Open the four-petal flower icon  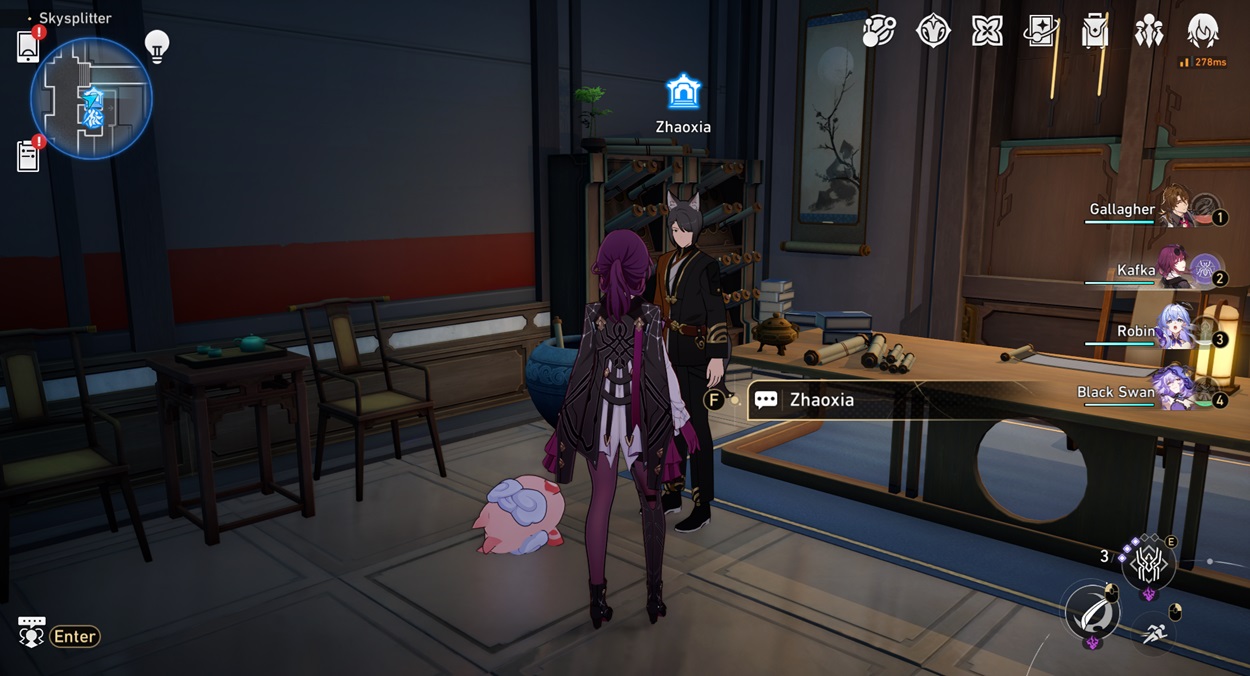(x=987, y=32)
